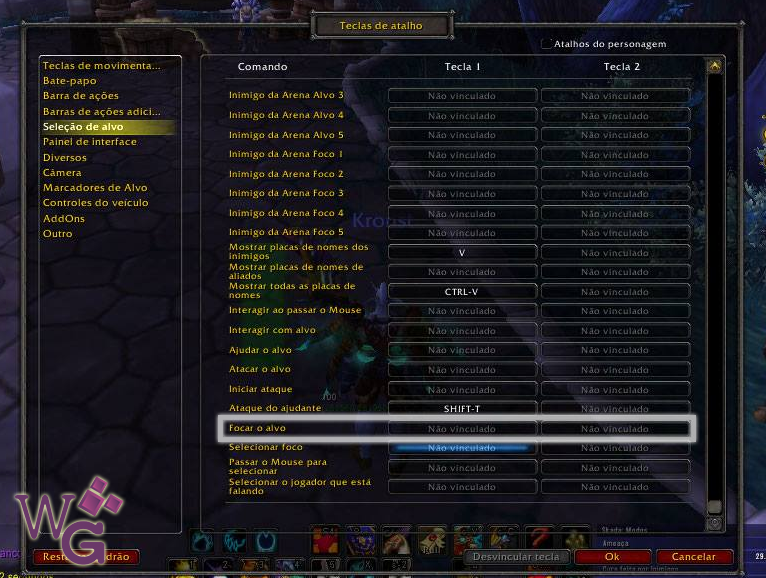Viewport: 766px width, 578px height.
Task: Switch to the Câmera category
Action: pos(62,172)
